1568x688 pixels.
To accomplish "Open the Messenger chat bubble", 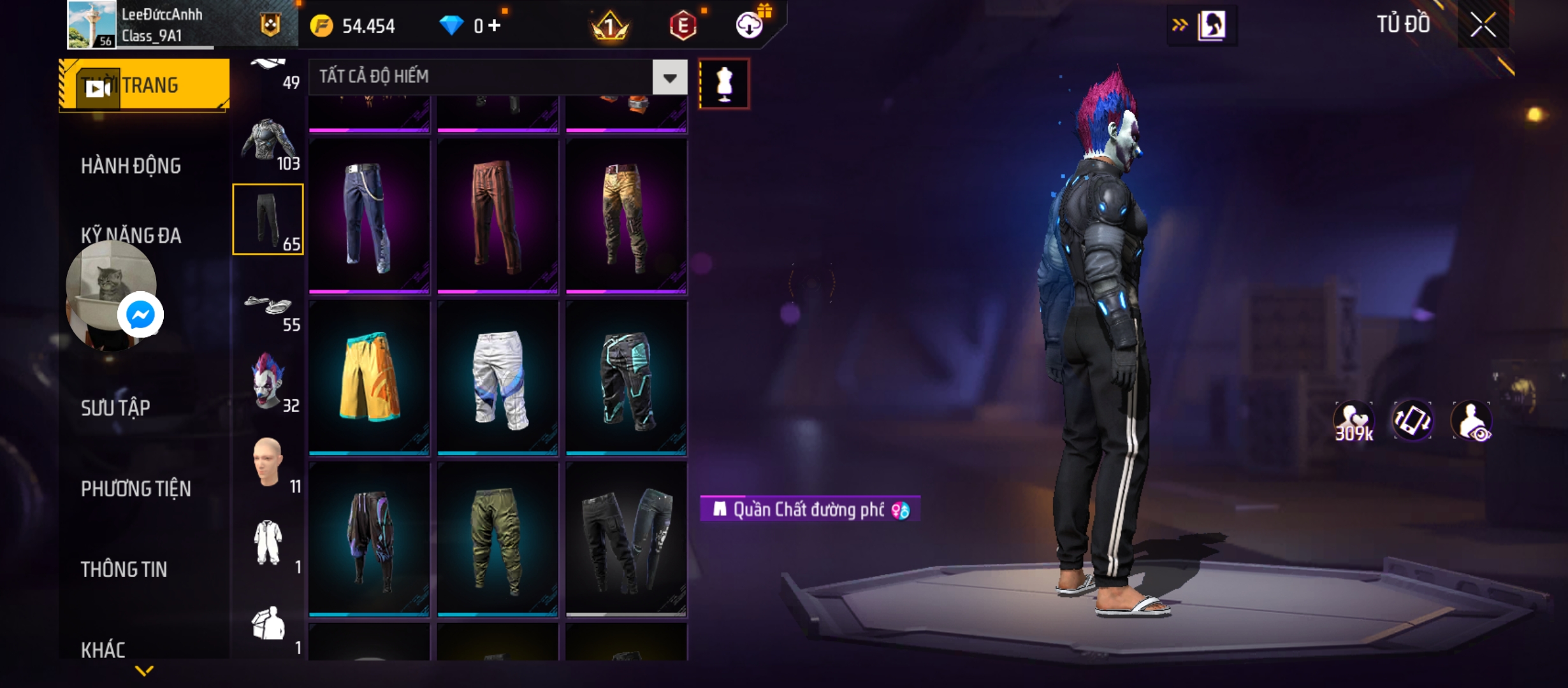I will click(140, 315).
